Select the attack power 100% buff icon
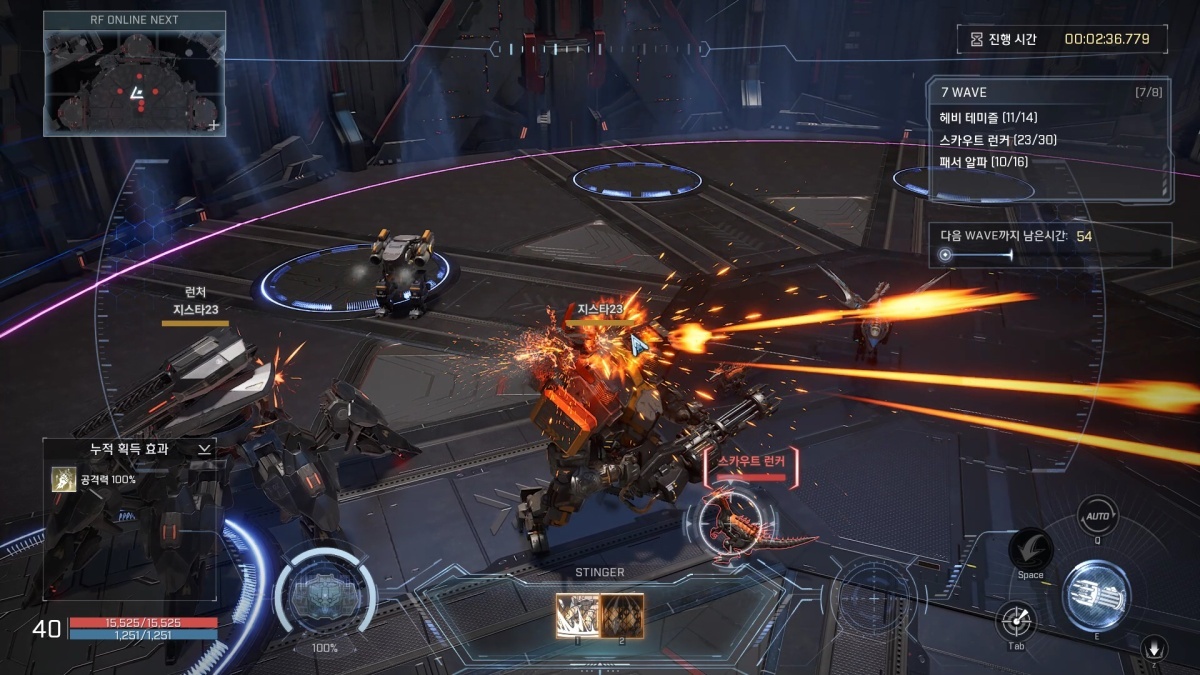Viewport: 1200px width, 675px height. pos(64,480)
